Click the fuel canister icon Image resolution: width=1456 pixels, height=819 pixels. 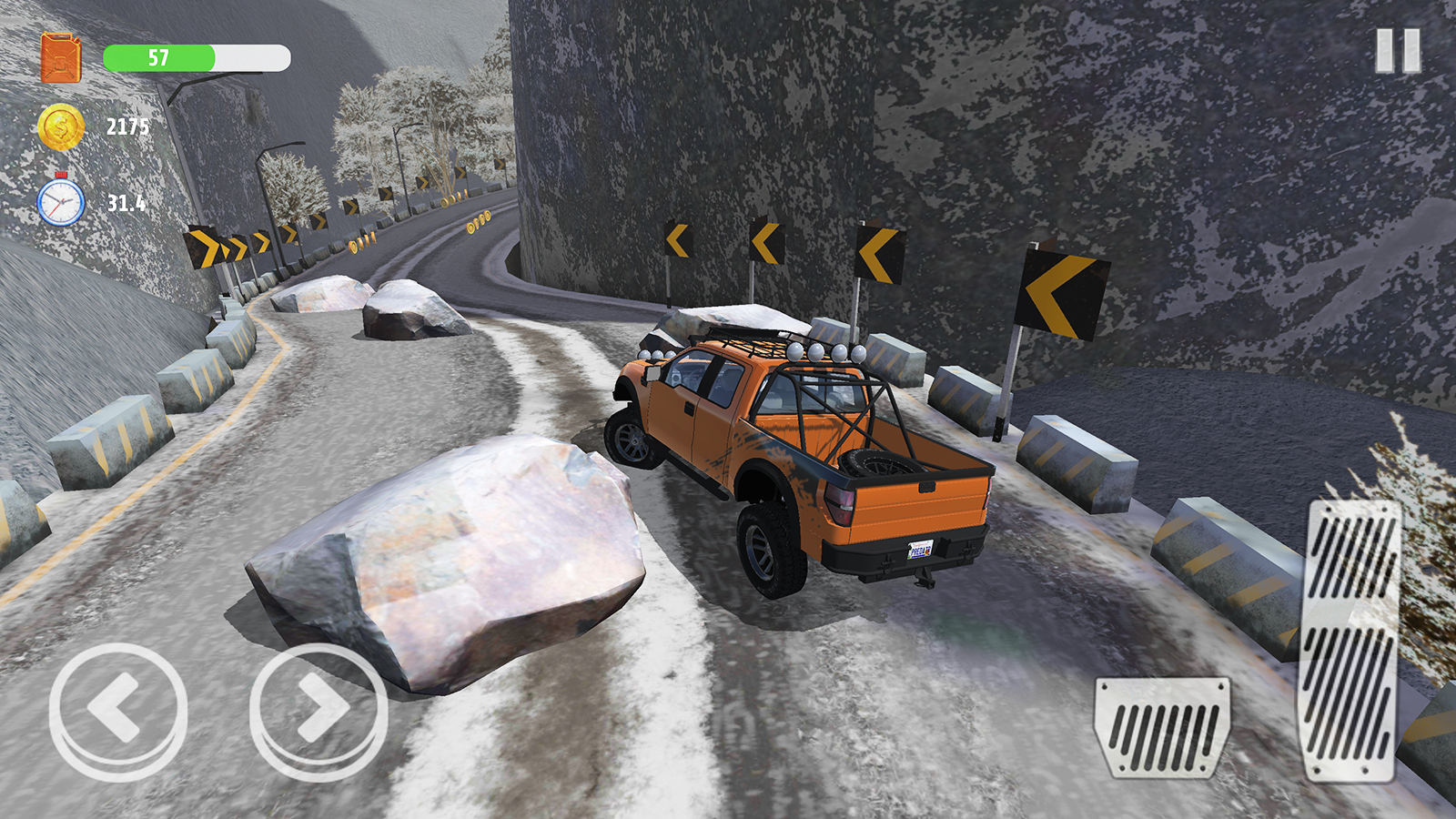point(60,56)
